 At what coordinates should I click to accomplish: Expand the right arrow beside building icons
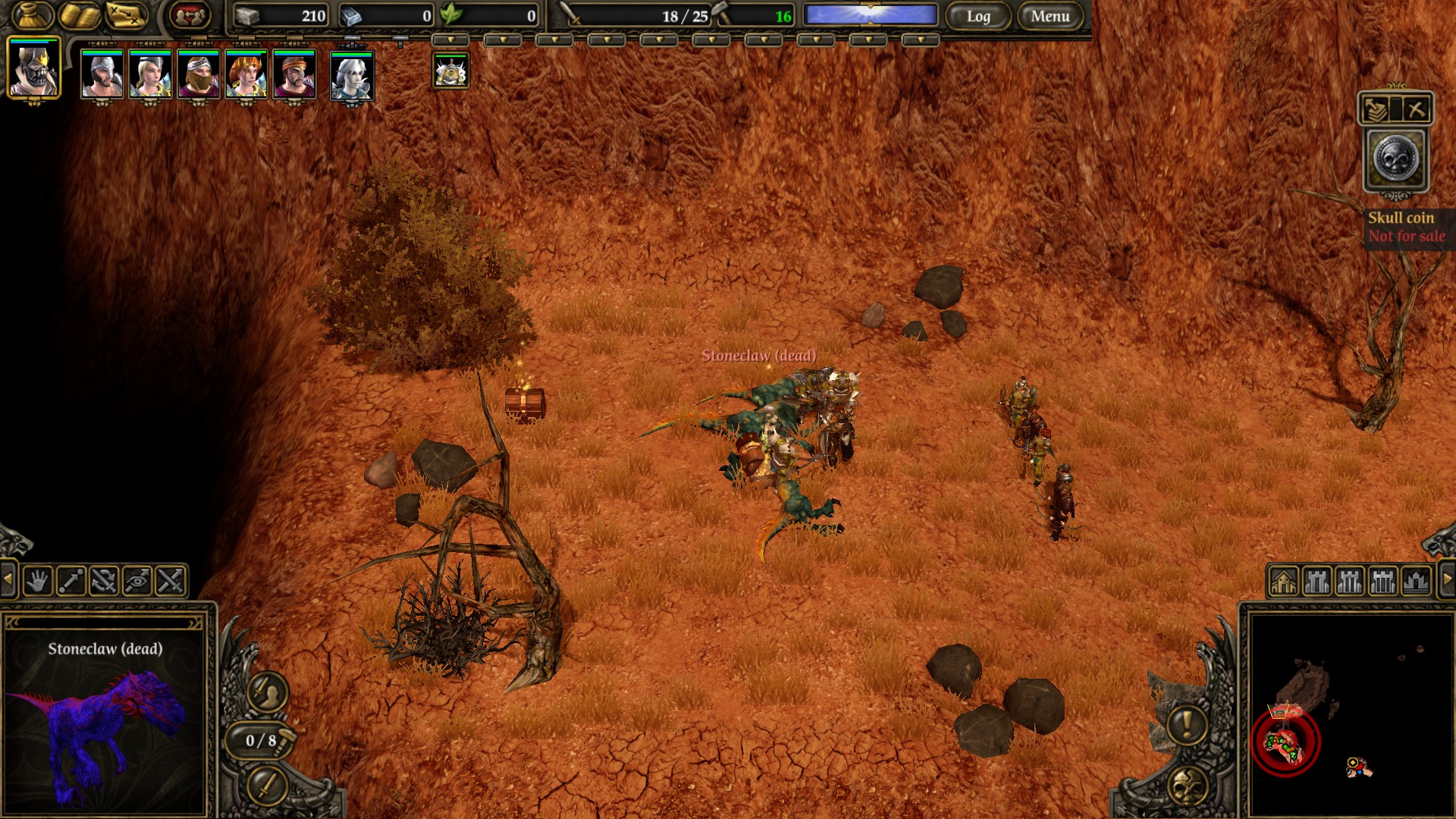(x=1446, y=582)
